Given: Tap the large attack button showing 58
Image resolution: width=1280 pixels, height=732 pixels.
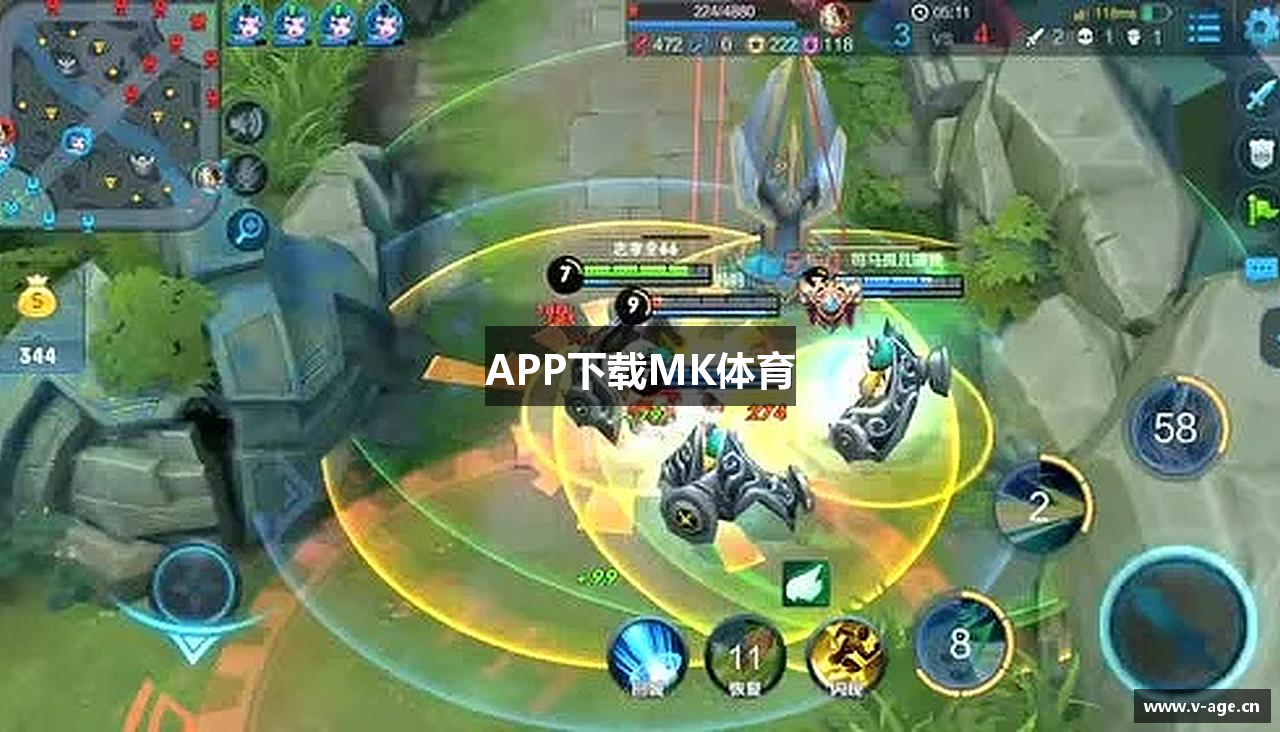Looking at the screenshot, I should point(1178,428).
